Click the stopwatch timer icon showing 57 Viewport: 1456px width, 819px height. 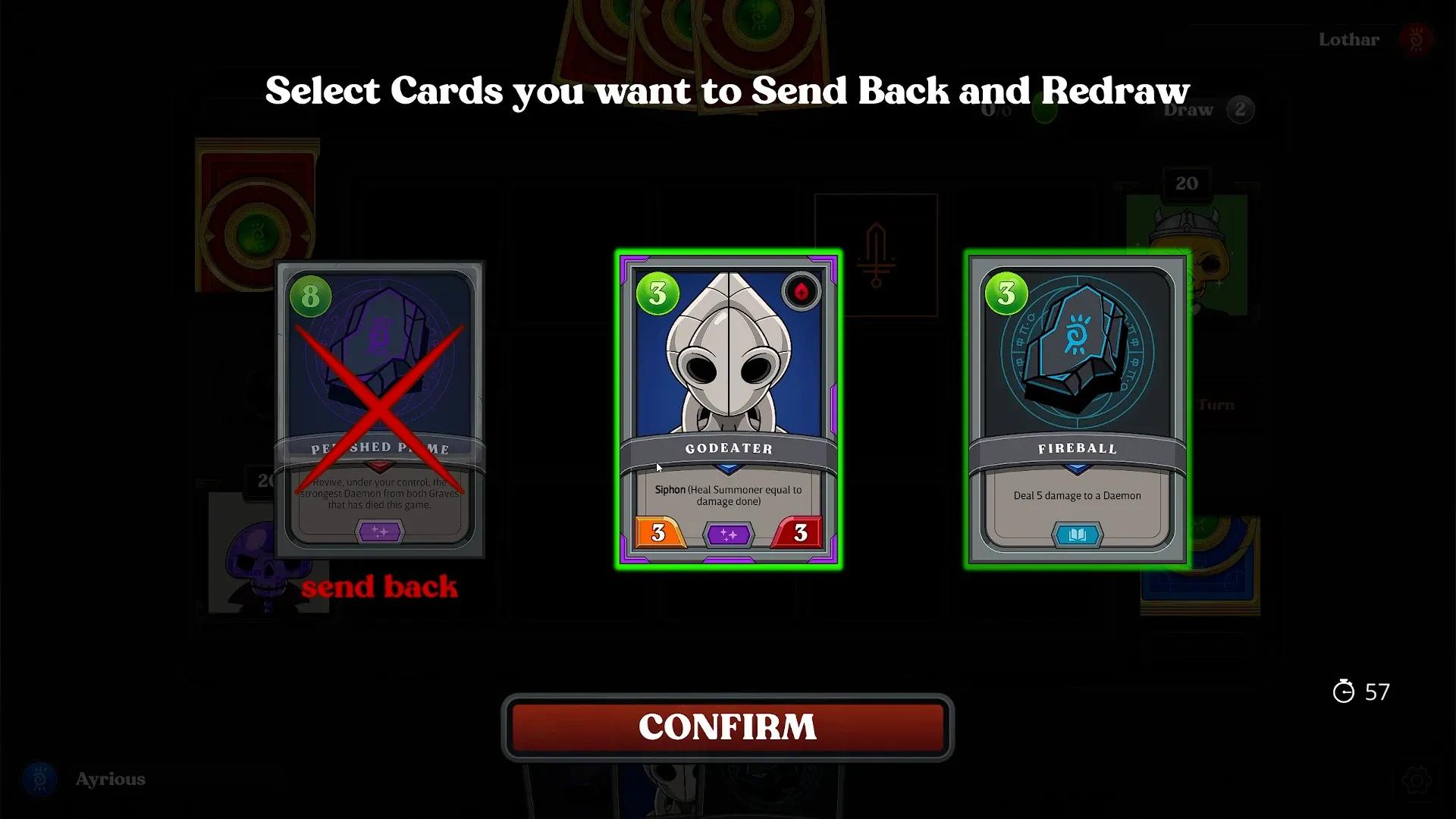click(1342, 692)
